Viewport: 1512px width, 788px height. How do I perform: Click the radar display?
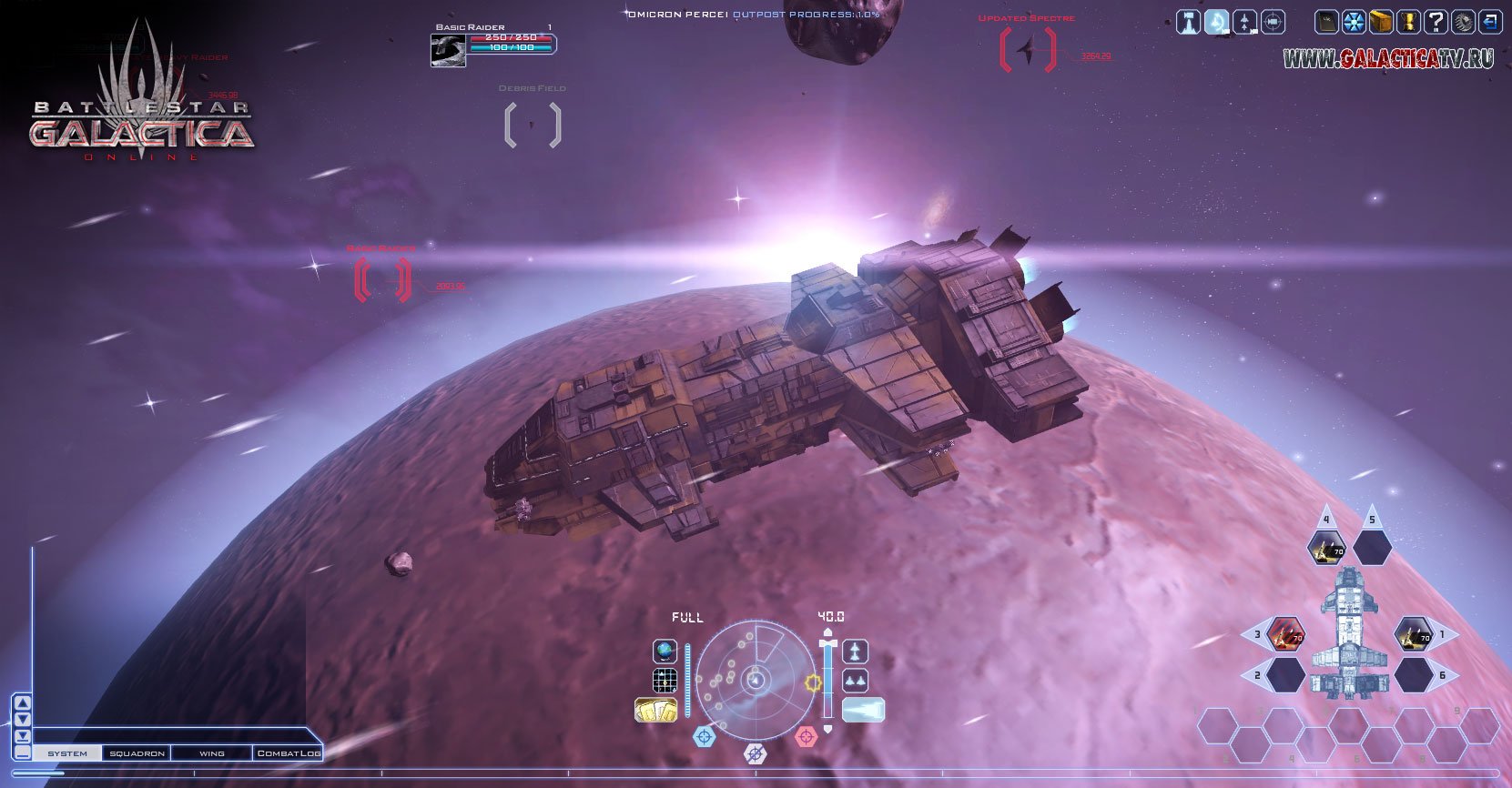[x=756, y=680]
